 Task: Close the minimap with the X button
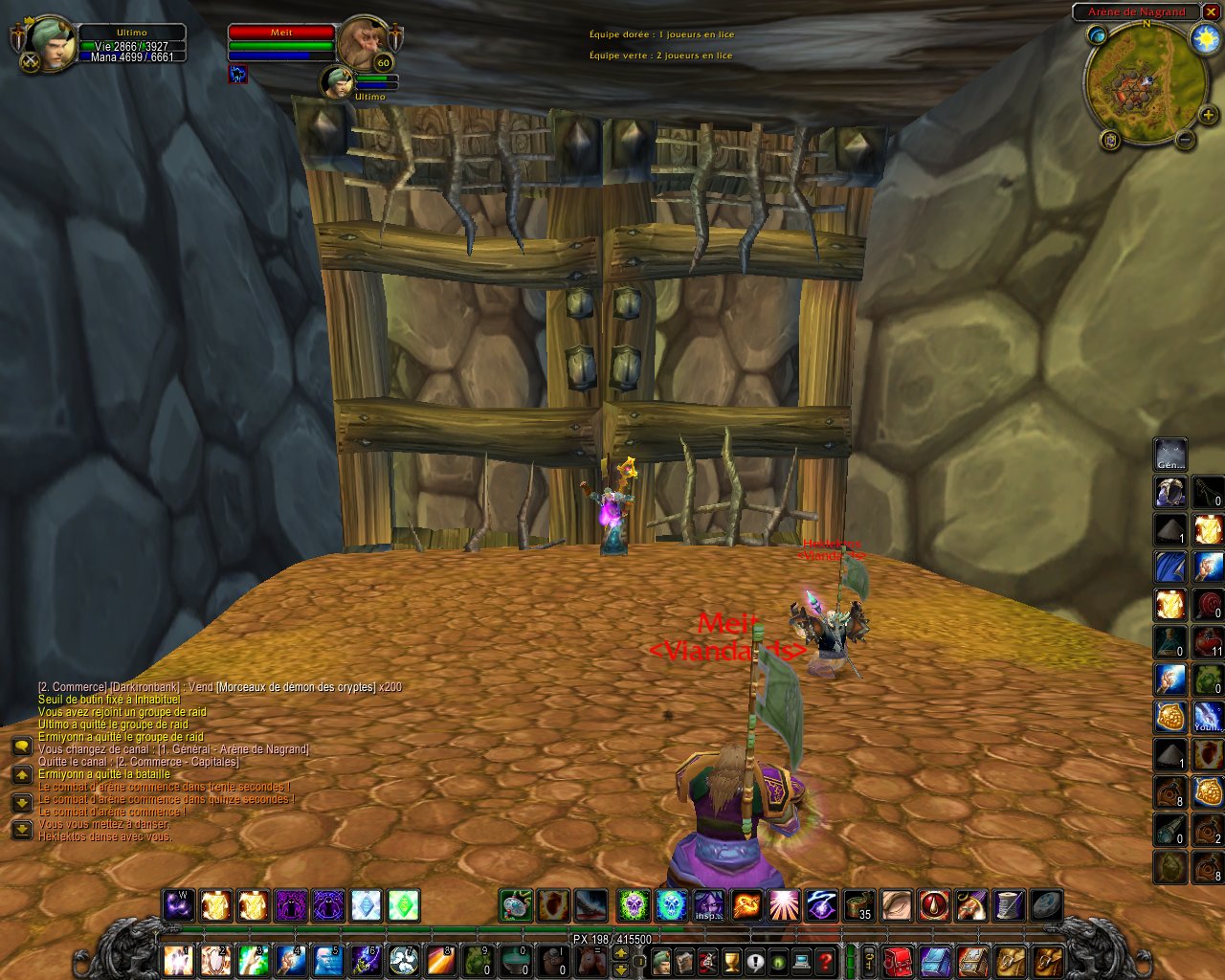[x=1212, y=12]
